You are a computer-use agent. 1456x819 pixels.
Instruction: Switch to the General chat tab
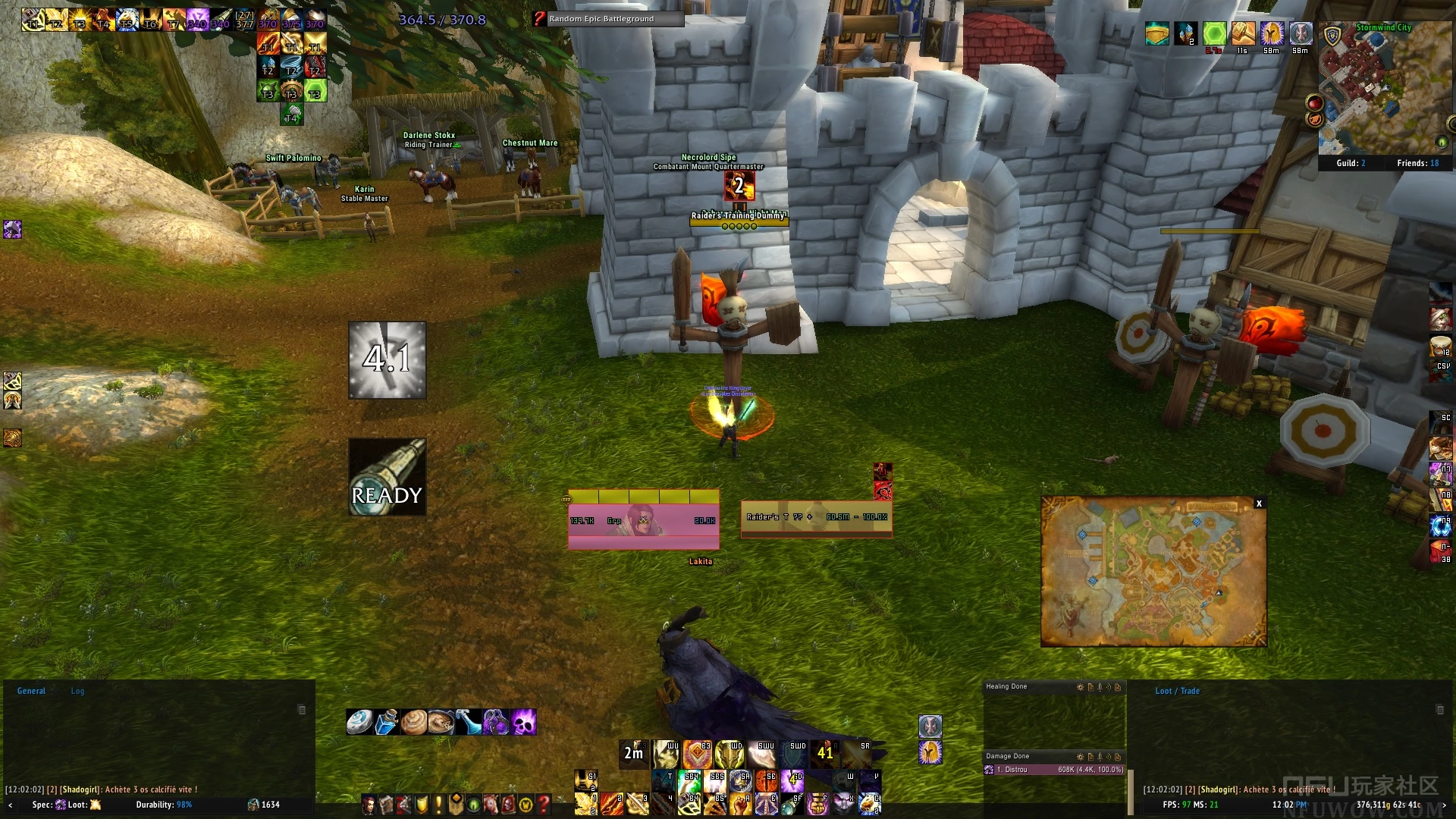click(x=31, y=691)
